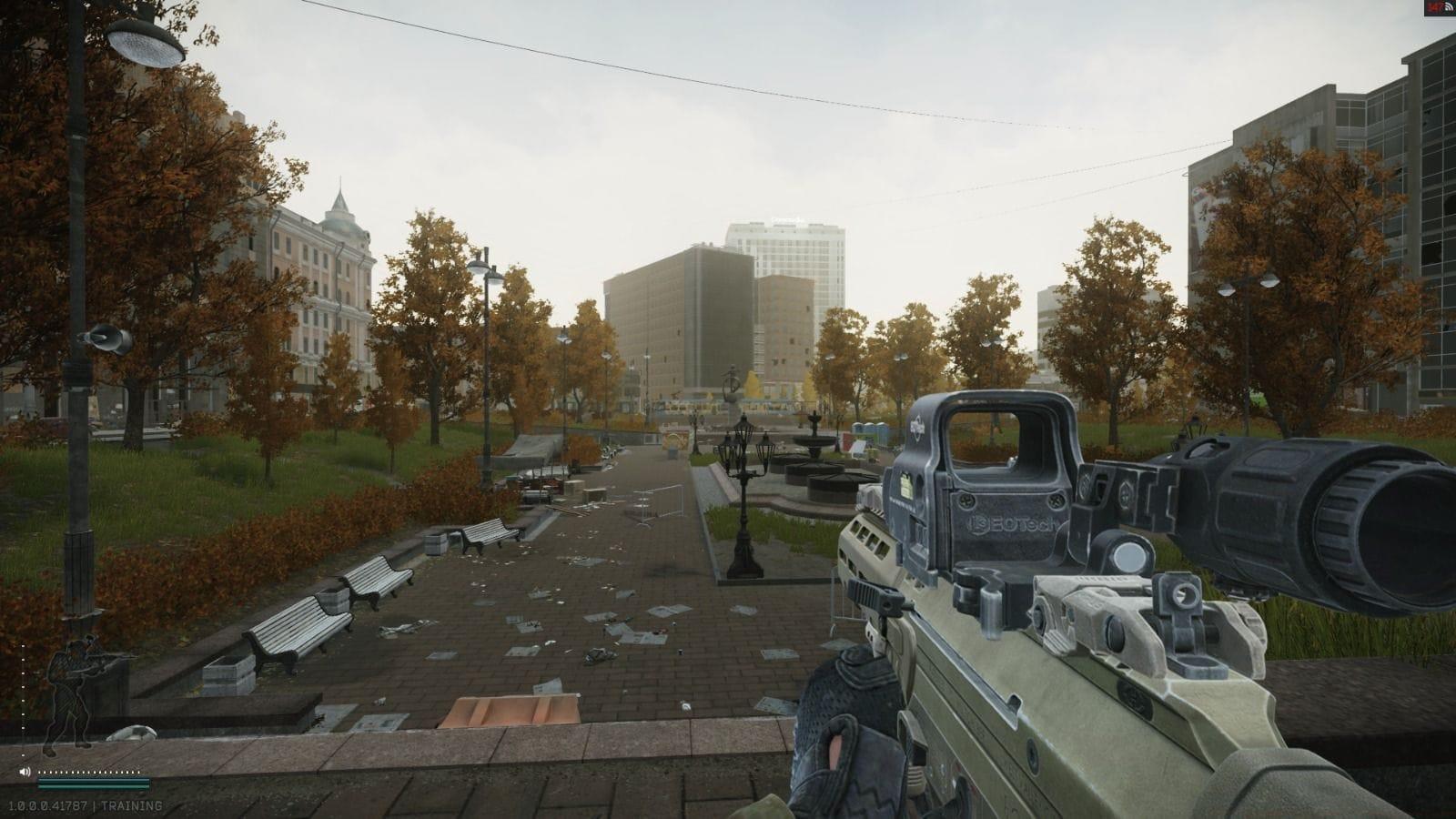
Task: Click the TRAINING mode label
Action: click(132, 804)
